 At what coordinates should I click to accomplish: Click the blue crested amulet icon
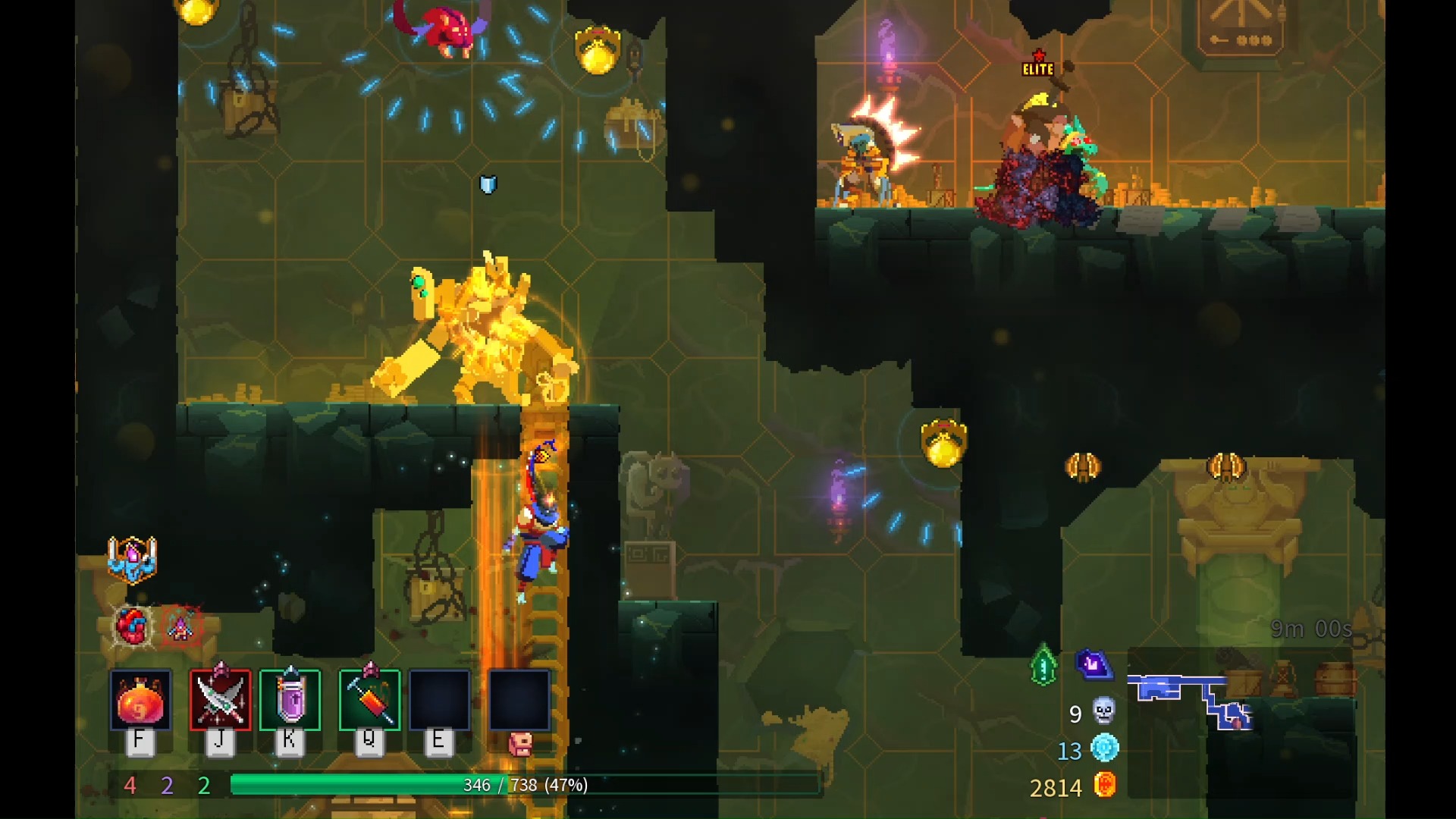pos(132,560)
